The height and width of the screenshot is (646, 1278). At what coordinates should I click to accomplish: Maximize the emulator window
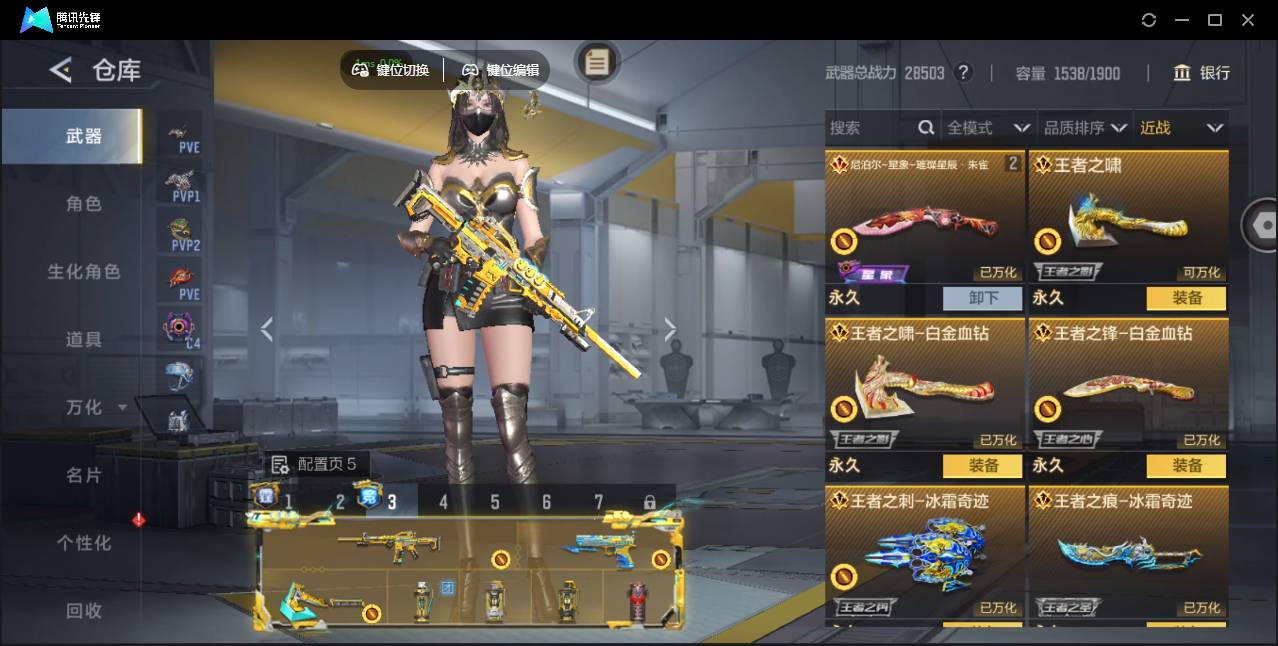[1215, 20]
